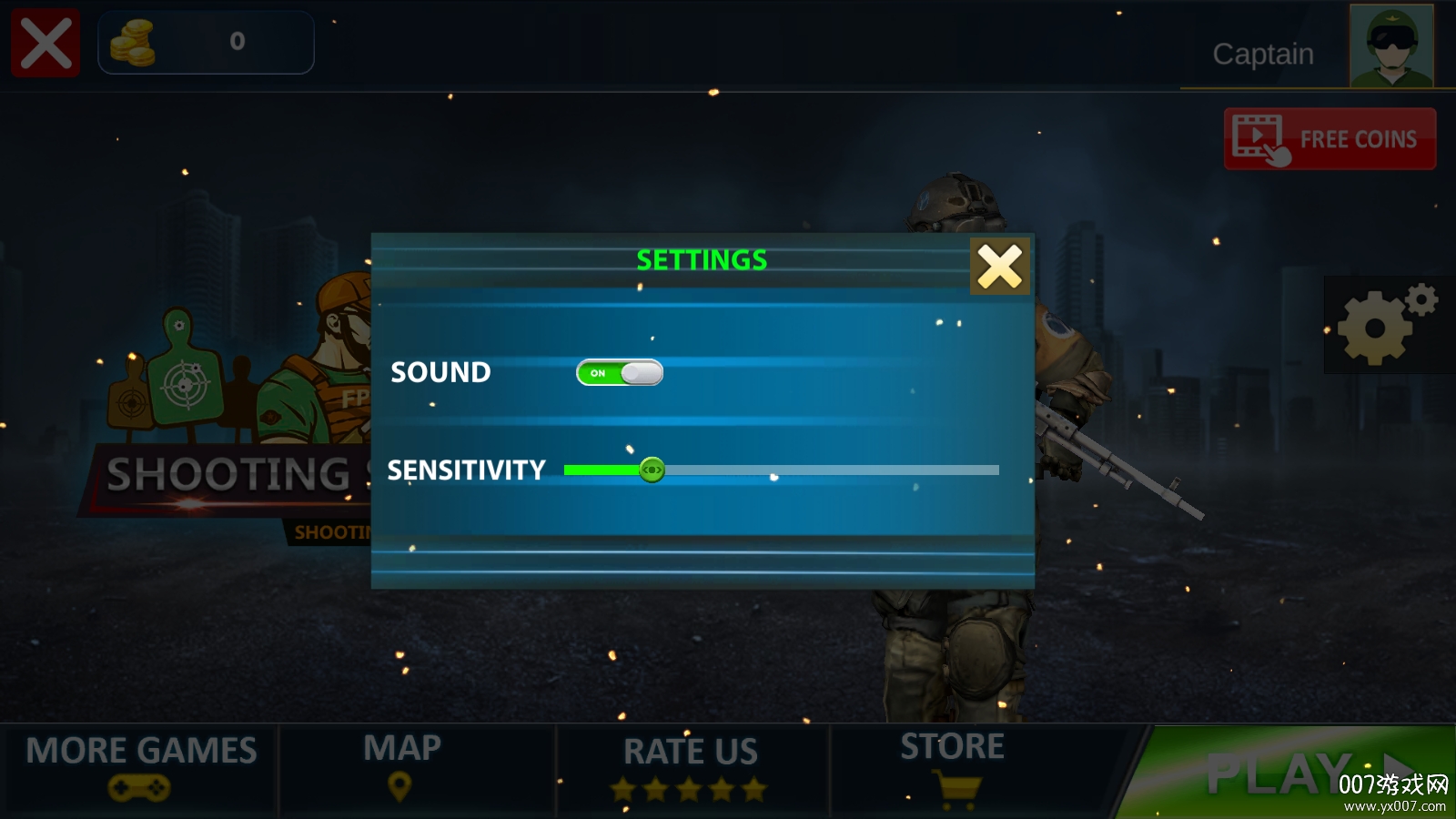Viewport: 1456px width, 819px height.
Task: Close the Settings dialog
Action: (999, 267)
